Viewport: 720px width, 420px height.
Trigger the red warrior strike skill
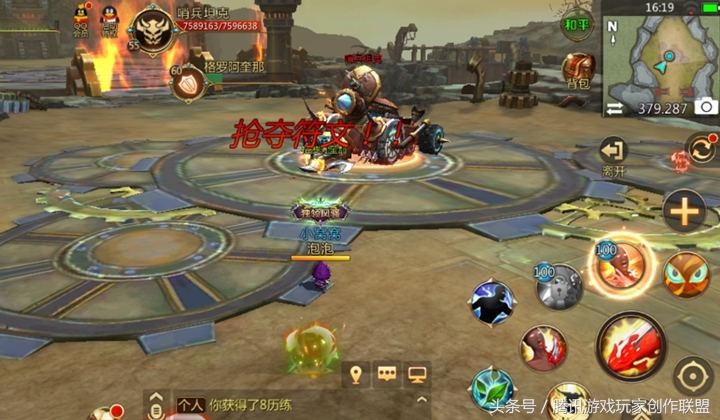coord(543,348)
